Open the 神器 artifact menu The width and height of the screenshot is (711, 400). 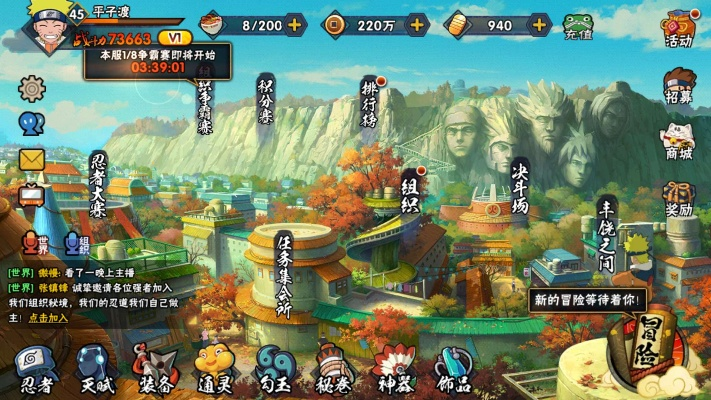[x=393, y=368]
